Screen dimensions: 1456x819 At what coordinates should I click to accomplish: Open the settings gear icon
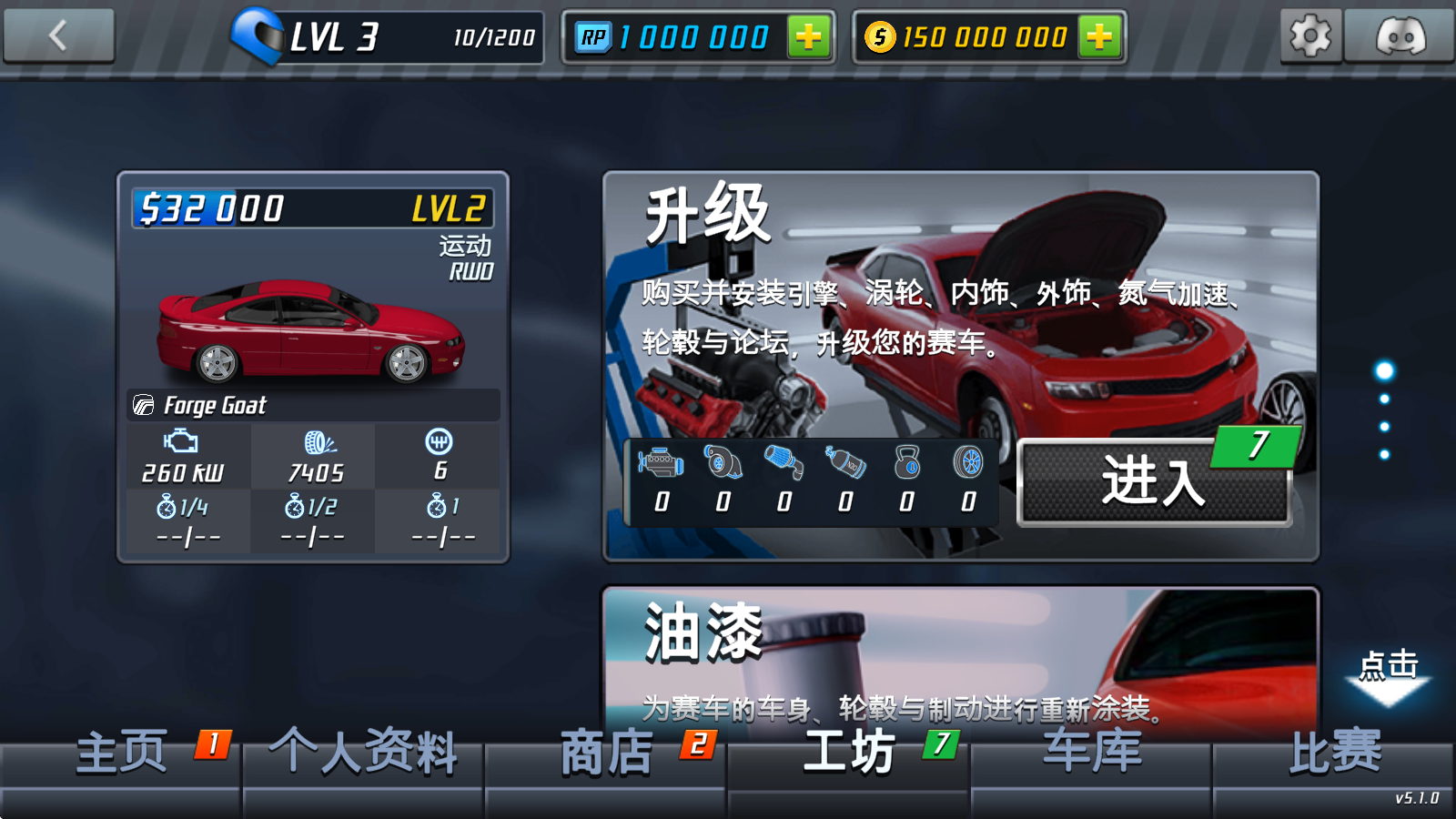[x=1310, y=36]
